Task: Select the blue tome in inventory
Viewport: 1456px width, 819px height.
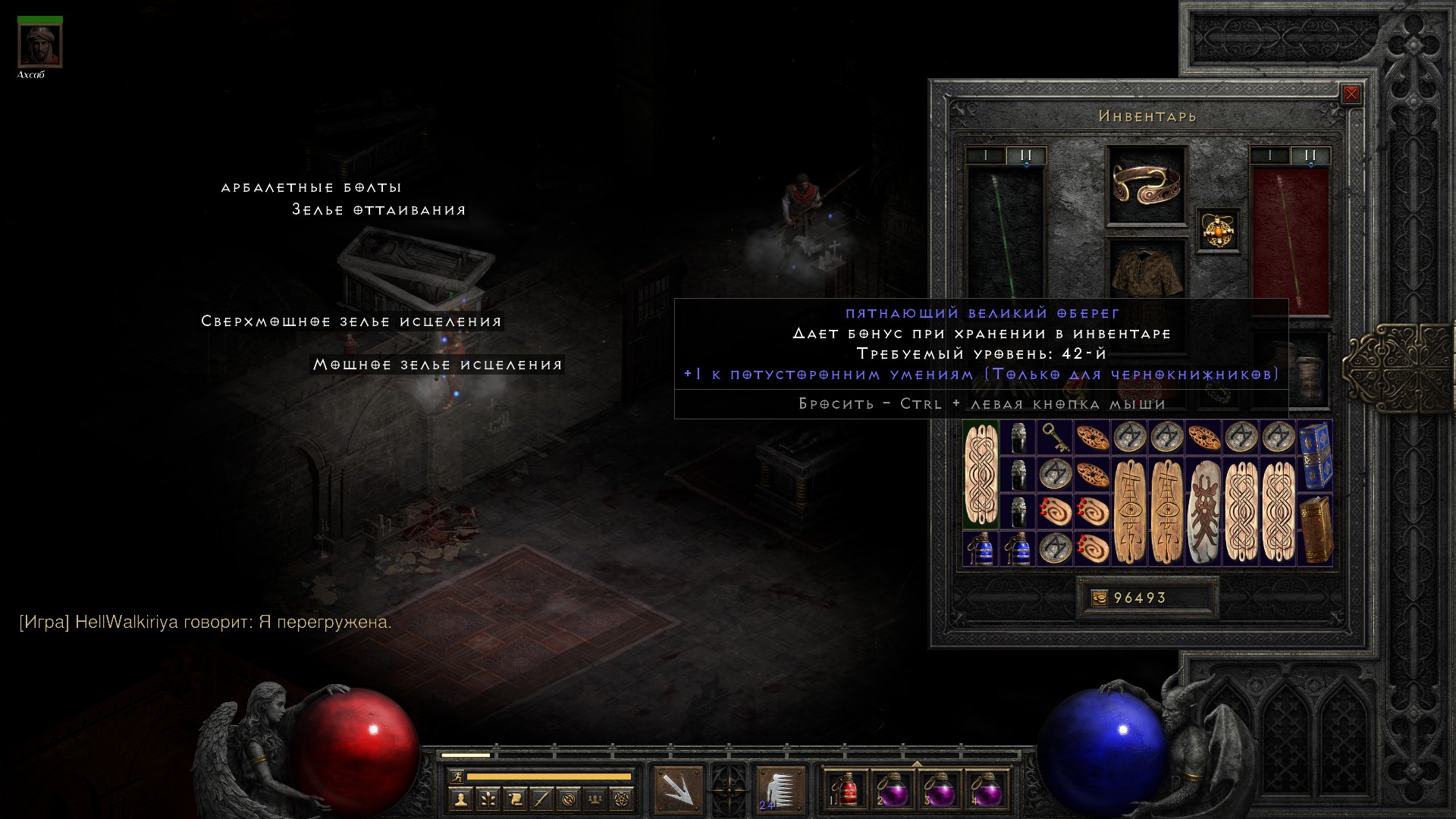Action: pyautogui.click(x=1316, y=456)
